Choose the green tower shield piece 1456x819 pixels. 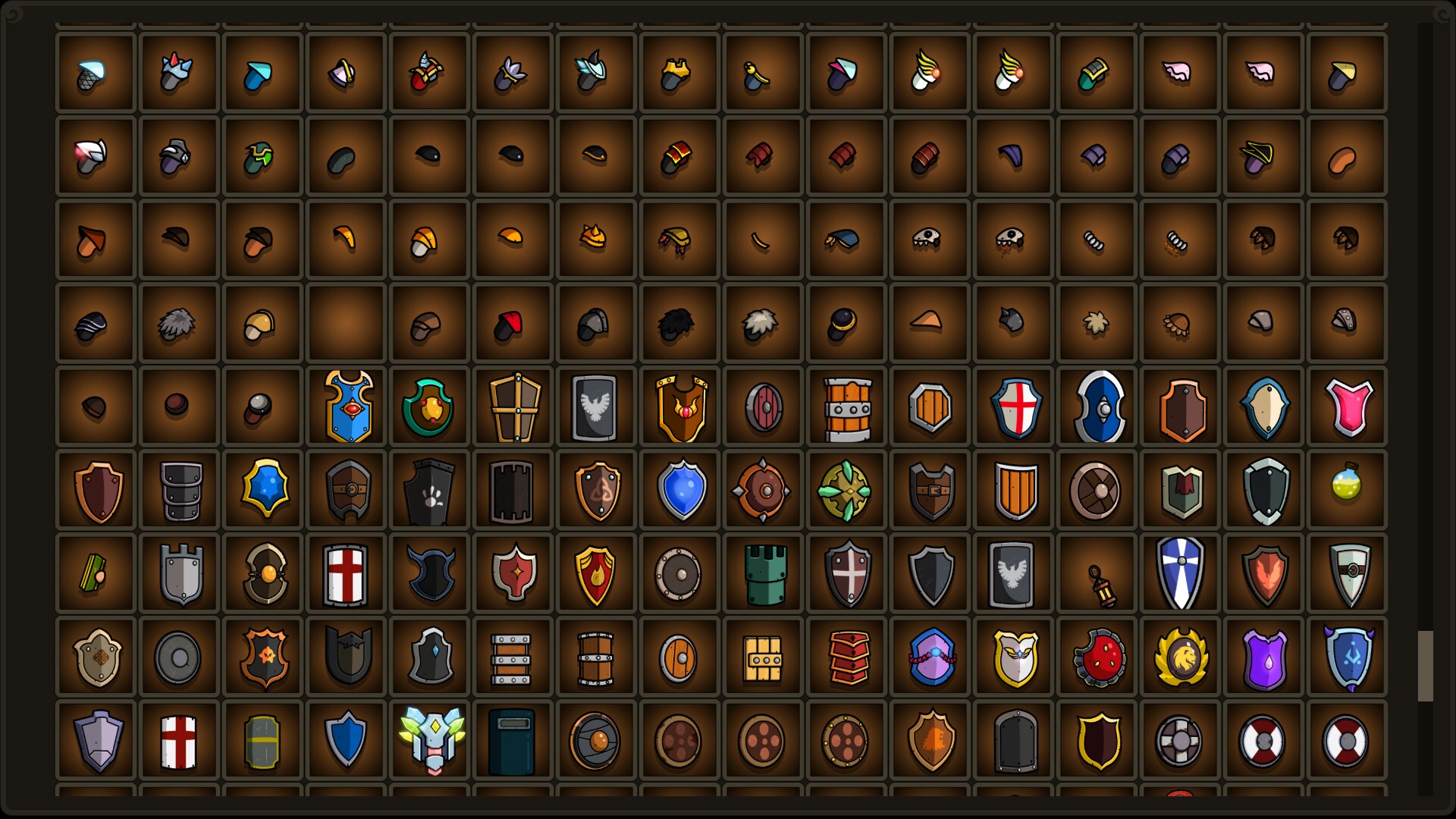764,574
